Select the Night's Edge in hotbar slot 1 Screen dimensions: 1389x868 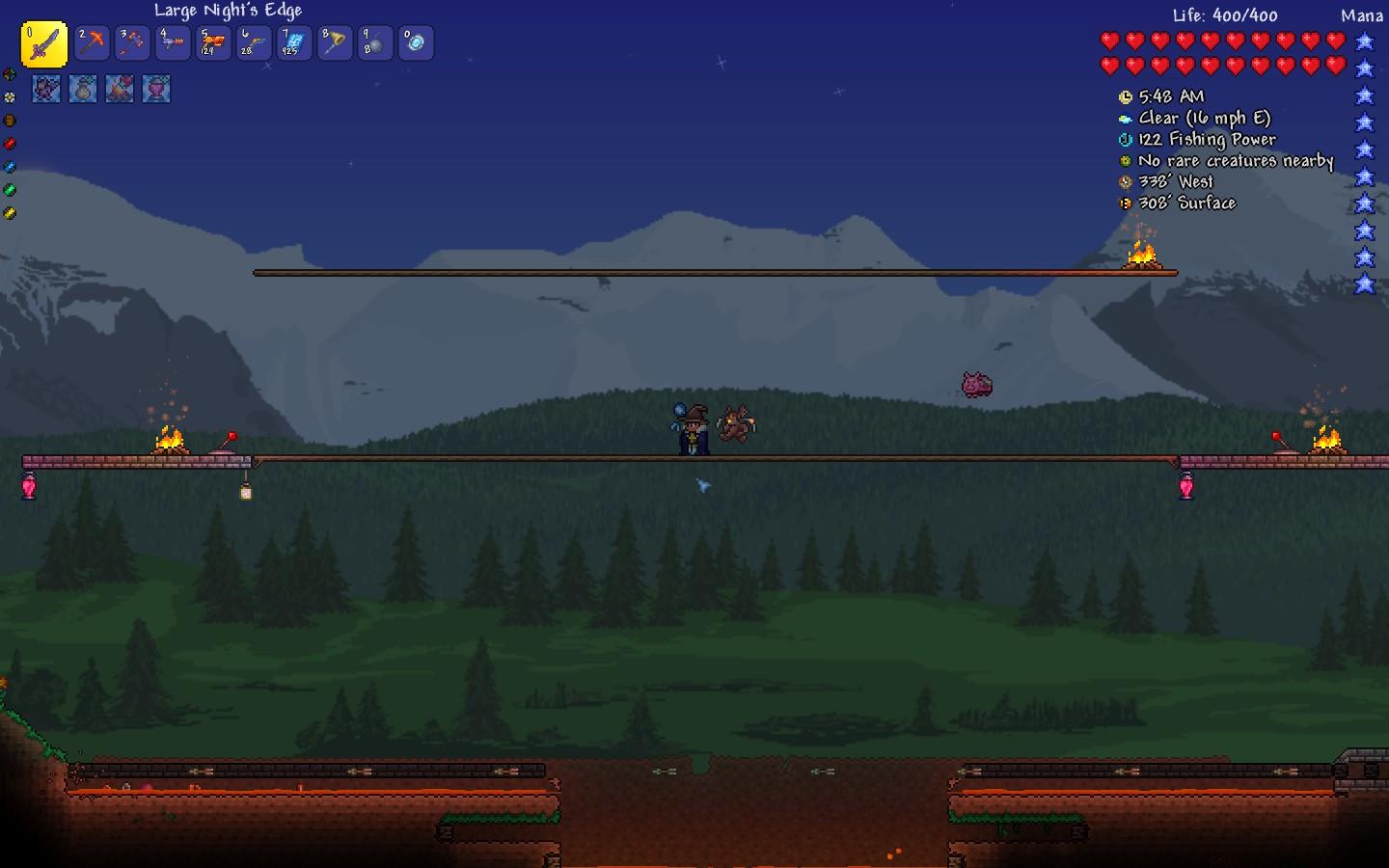(x=42, y=42)
